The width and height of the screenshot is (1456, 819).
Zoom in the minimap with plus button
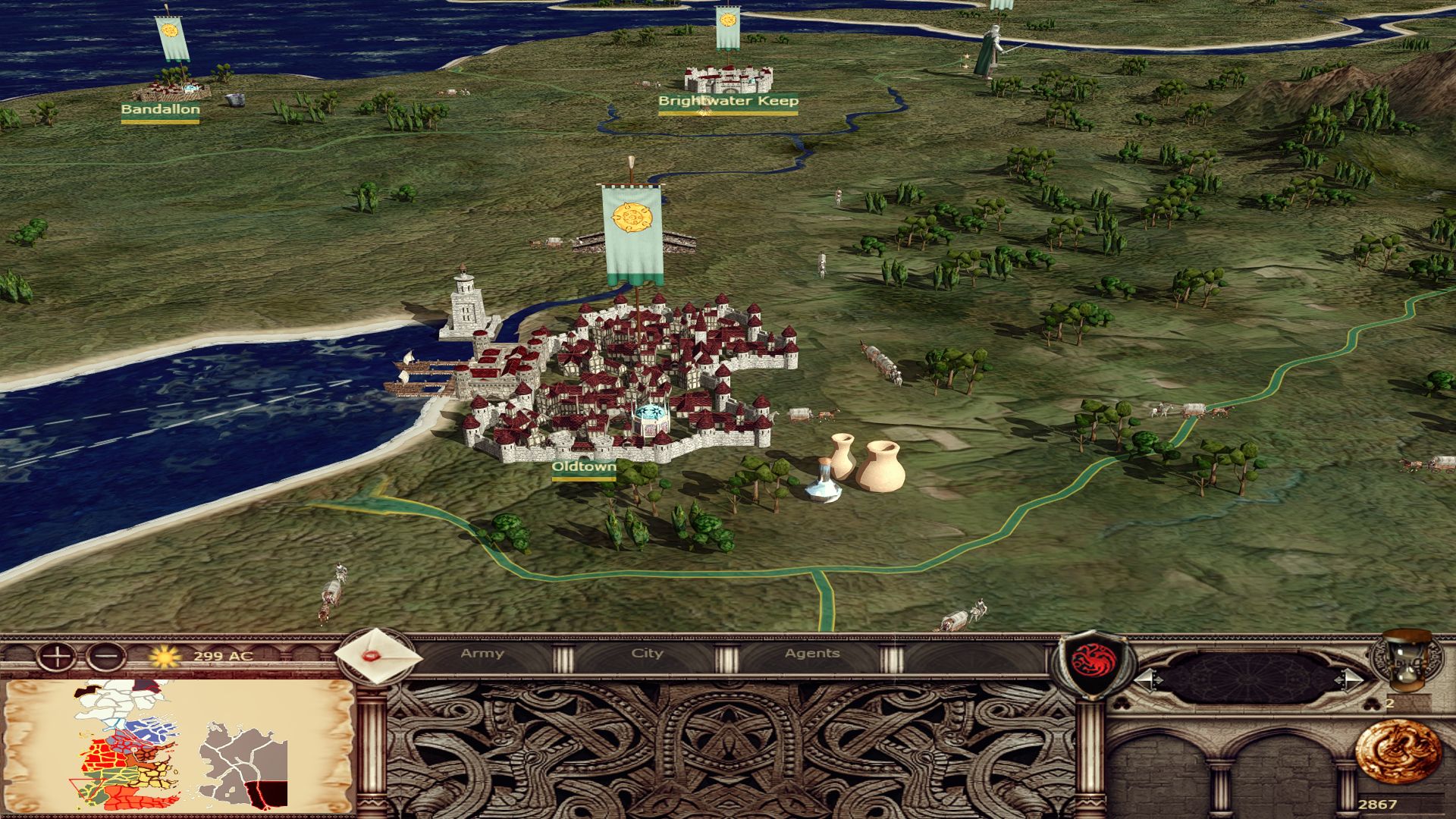click(56, 656)
